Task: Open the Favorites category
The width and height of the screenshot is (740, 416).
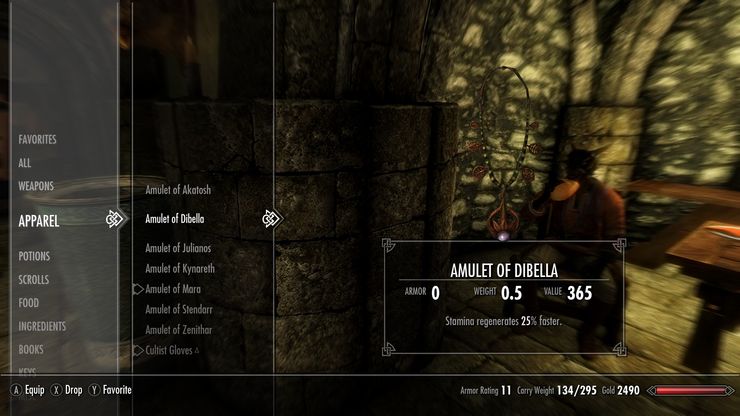Action: [x=37, y=139]
